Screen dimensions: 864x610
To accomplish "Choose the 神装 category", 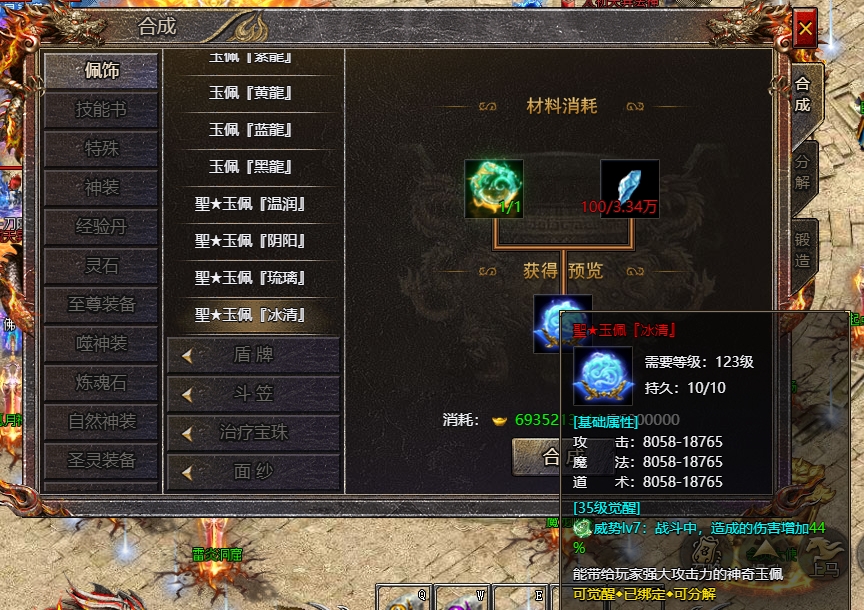I will tap(101, 187).
